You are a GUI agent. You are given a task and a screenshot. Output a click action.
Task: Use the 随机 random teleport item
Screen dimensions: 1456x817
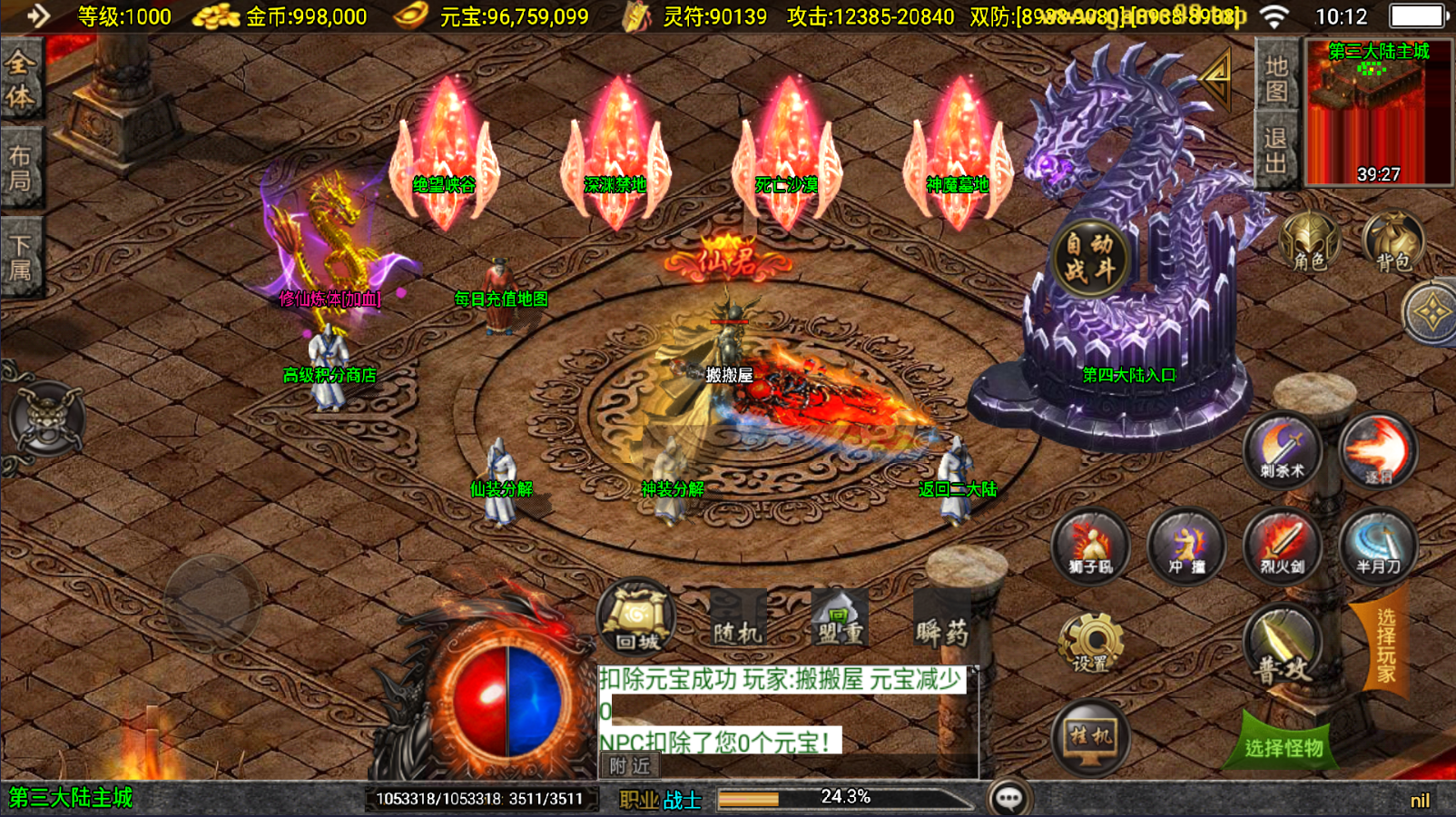(x=737, y=621)
